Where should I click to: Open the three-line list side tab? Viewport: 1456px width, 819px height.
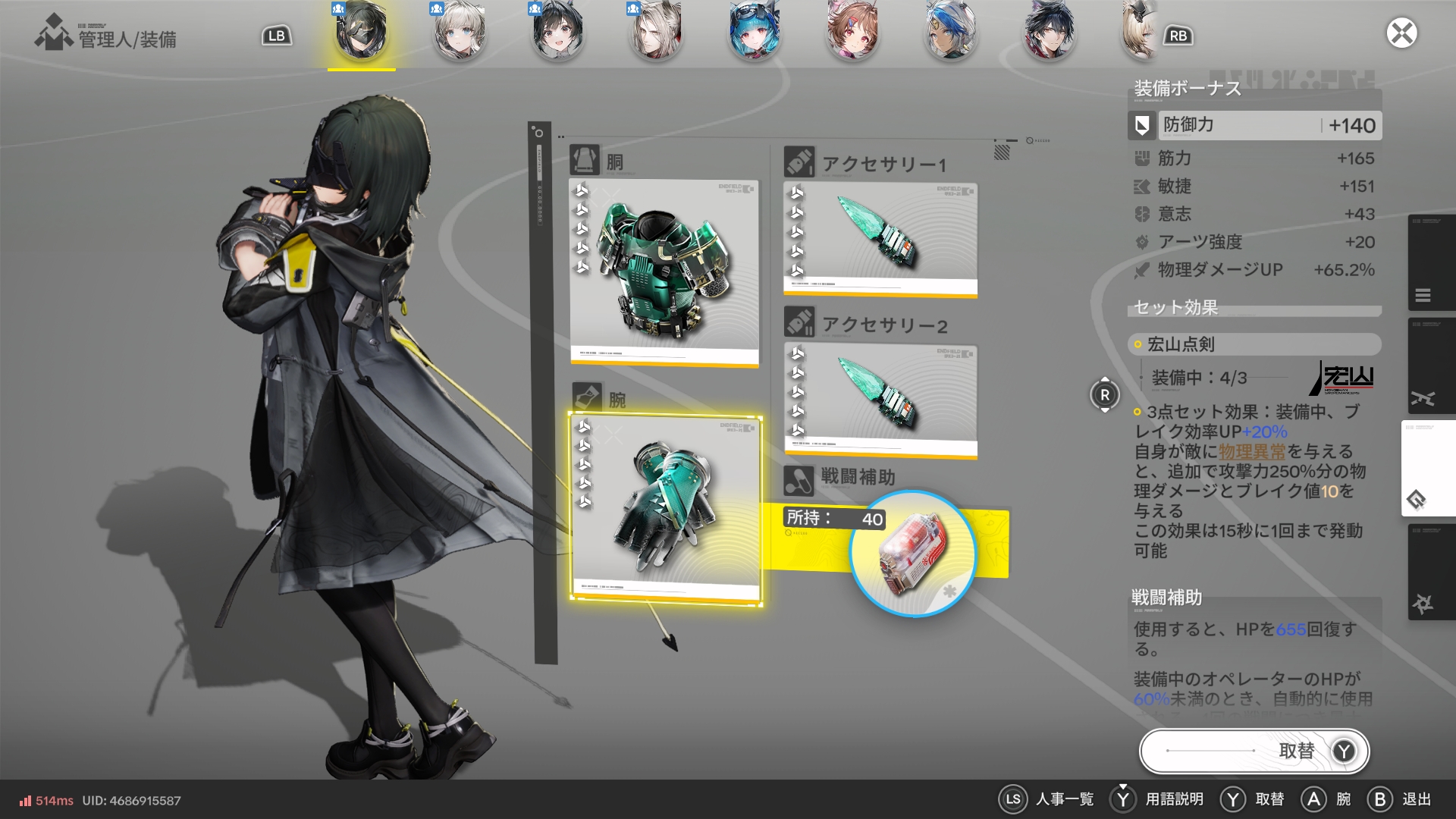point(1423,295)
